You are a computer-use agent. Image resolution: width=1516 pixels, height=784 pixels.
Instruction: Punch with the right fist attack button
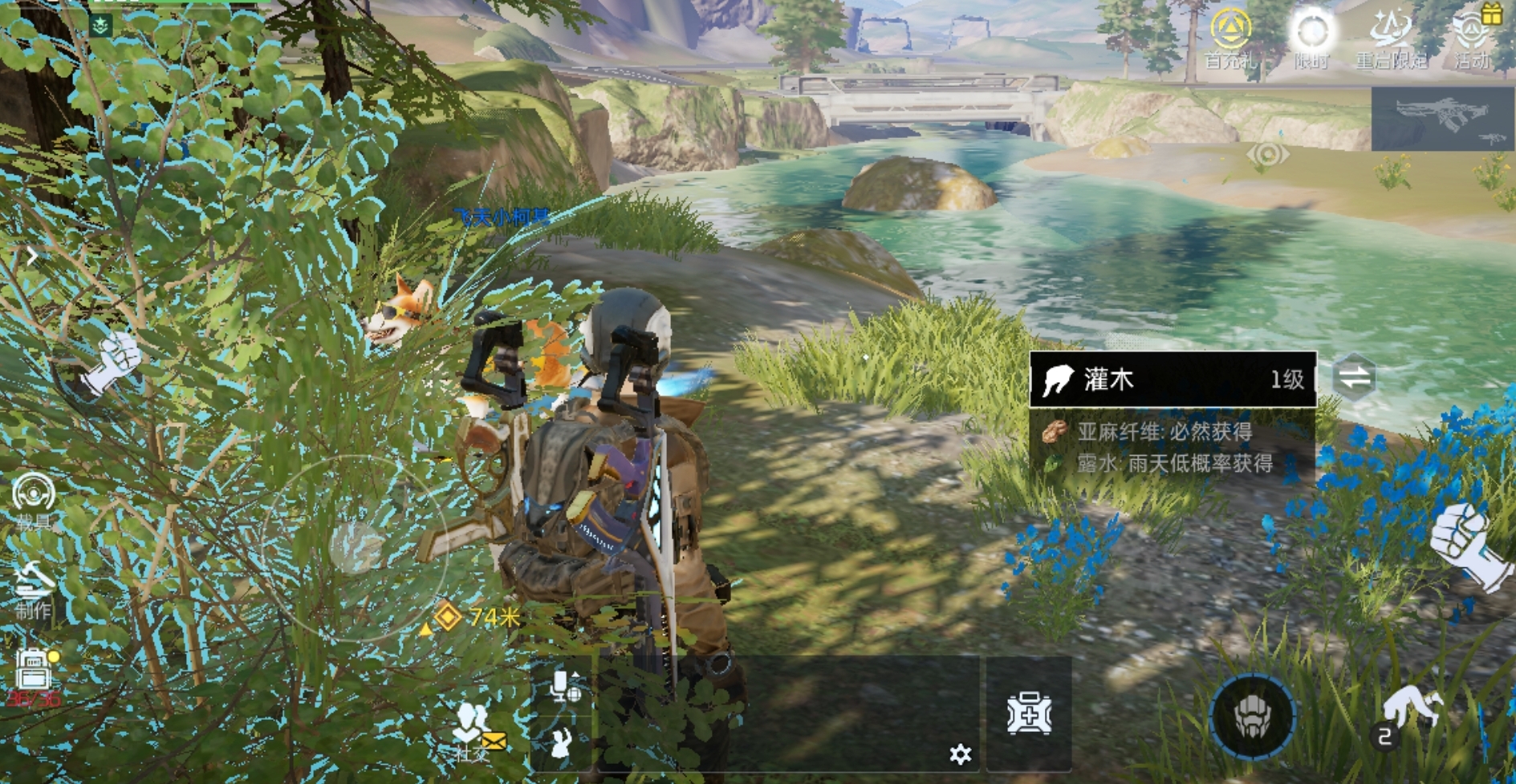(x=1467, y=546)
